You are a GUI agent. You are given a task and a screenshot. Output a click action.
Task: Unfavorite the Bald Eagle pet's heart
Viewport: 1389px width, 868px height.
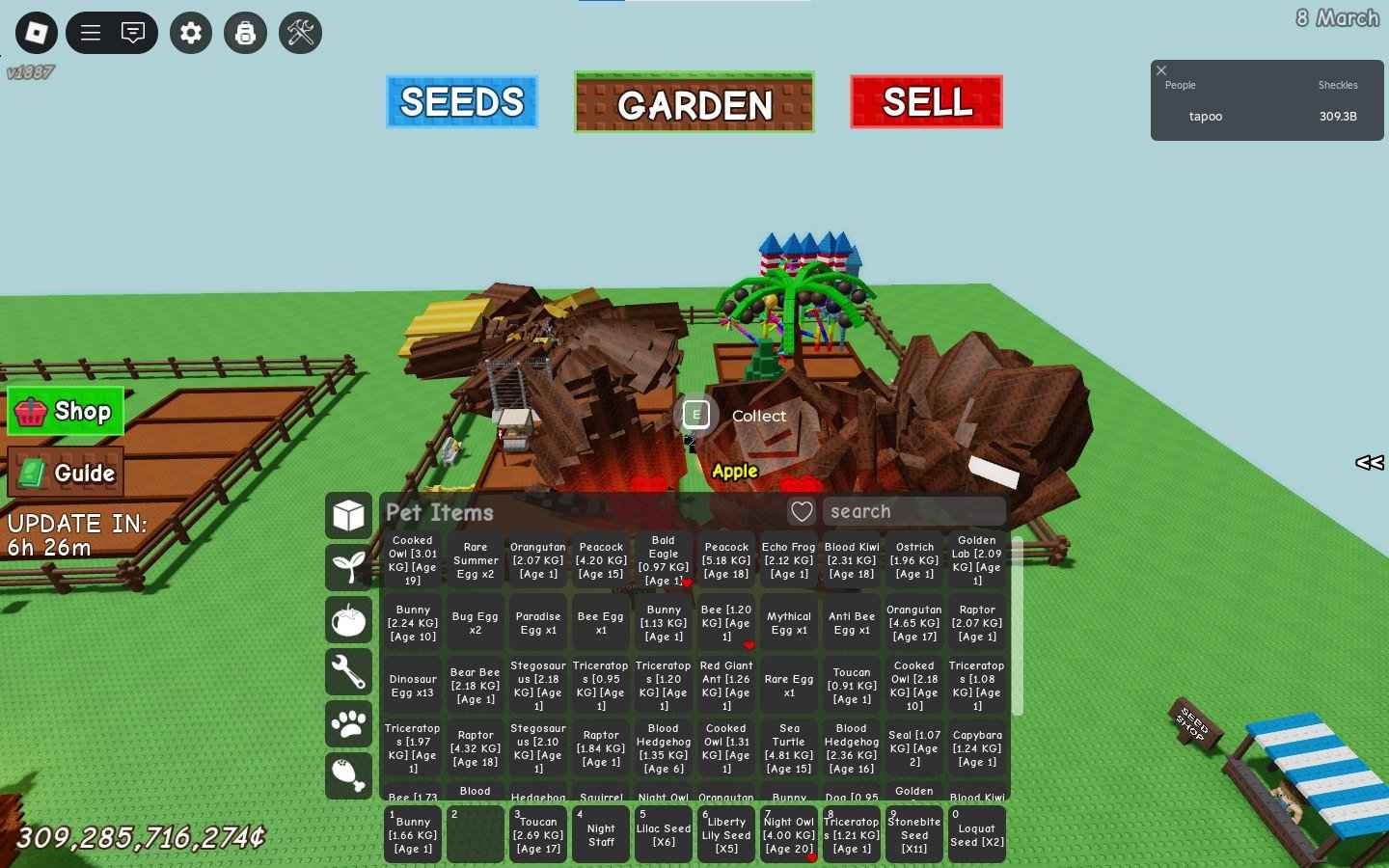click(x=687, y=583)
